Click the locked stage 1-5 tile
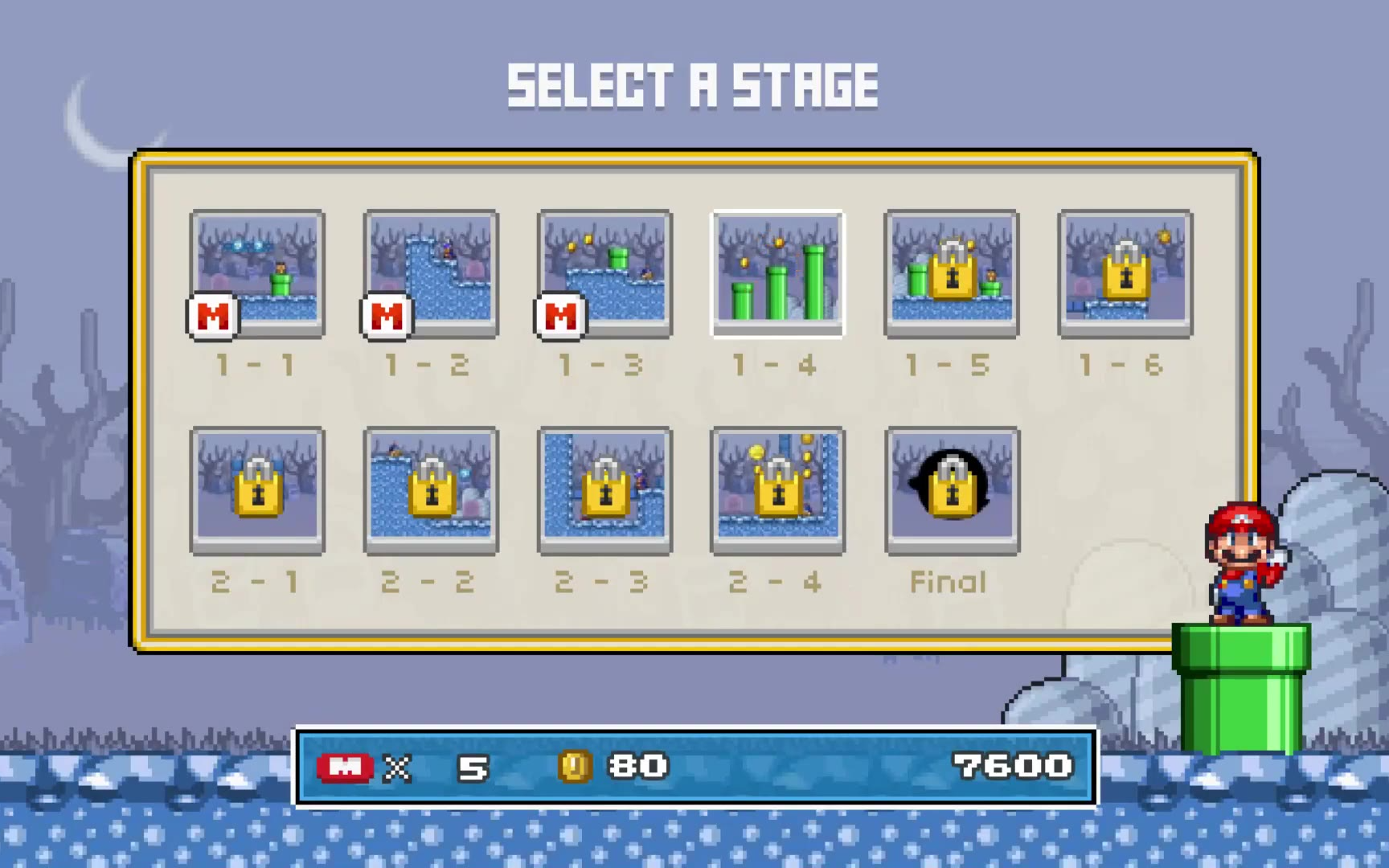Image resolution: width=1389 pixels, height=868 pixels. pyautogui.click(x=952, y=273)
